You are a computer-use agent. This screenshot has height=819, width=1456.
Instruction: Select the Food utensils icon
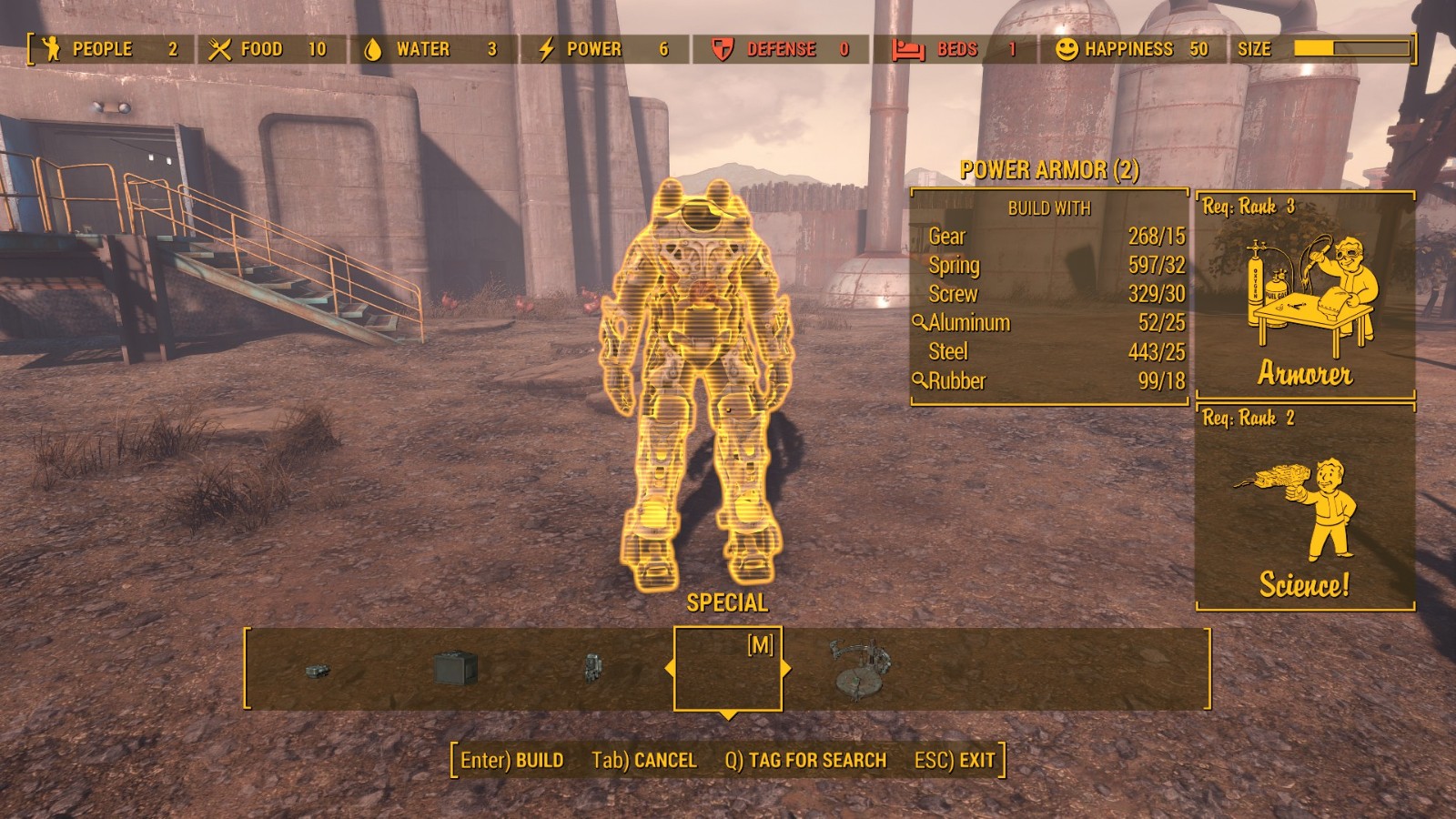[x=218, y=49]
